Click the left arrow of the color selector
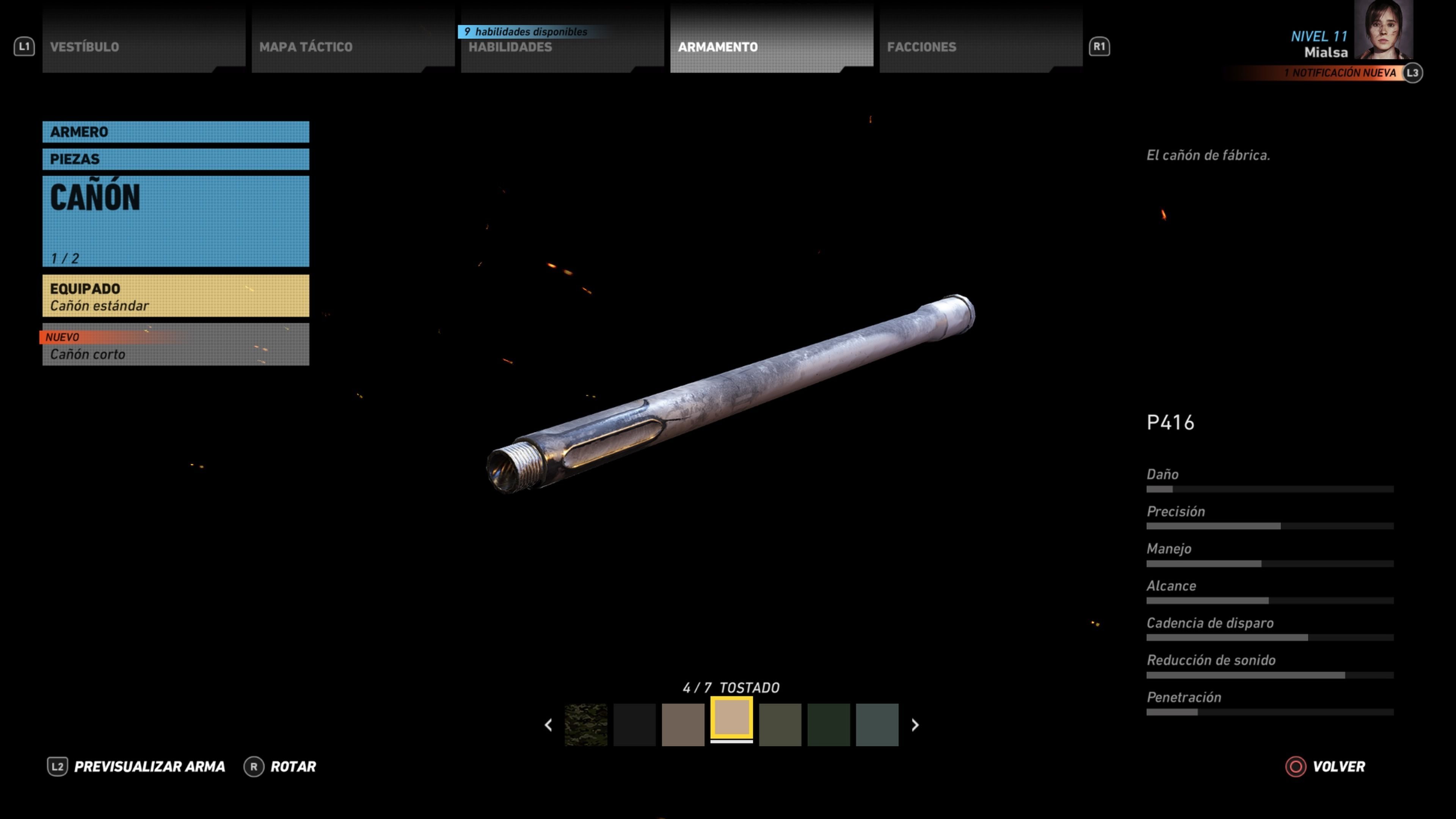1456x819 pixels. tap(548, 725)
